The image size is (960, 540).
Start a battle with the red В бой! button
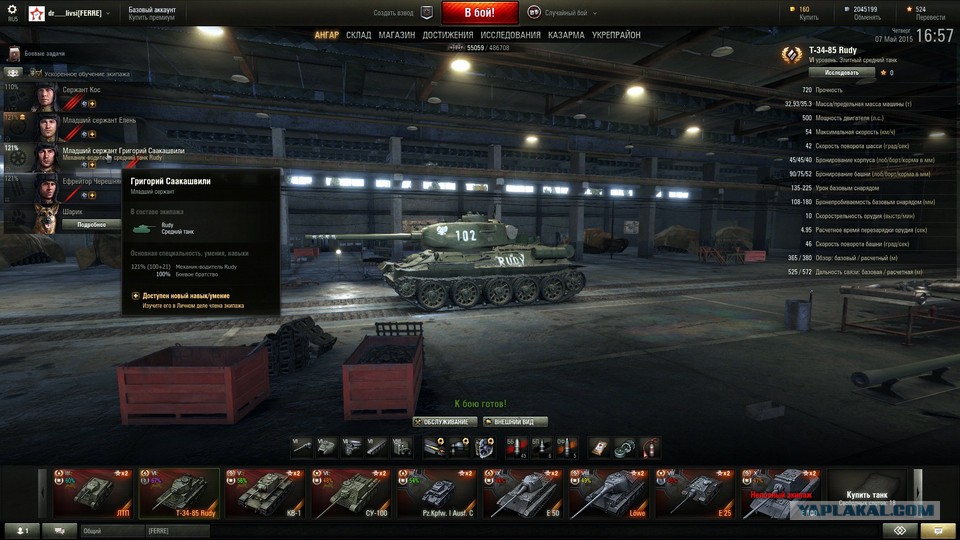coord(479,13)
